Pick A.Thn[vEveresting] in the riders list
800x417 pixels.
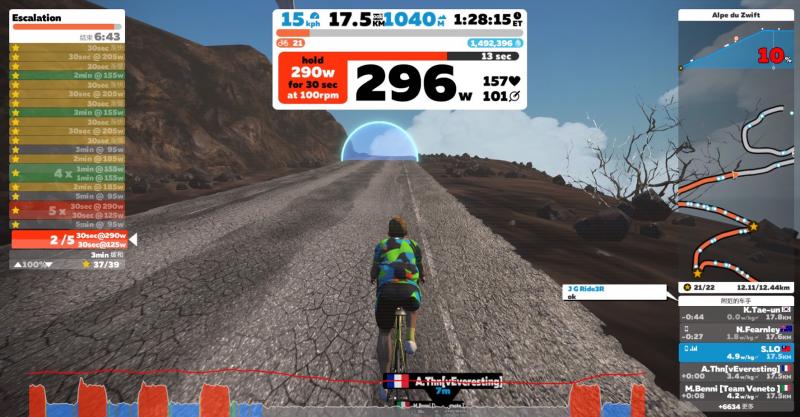point(736,372)
